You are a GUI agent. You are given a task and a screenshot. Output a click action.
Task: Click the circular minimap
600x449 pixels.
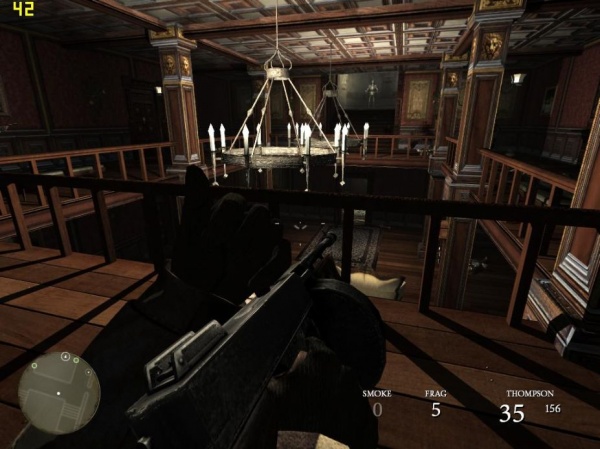tap(59, 391)
